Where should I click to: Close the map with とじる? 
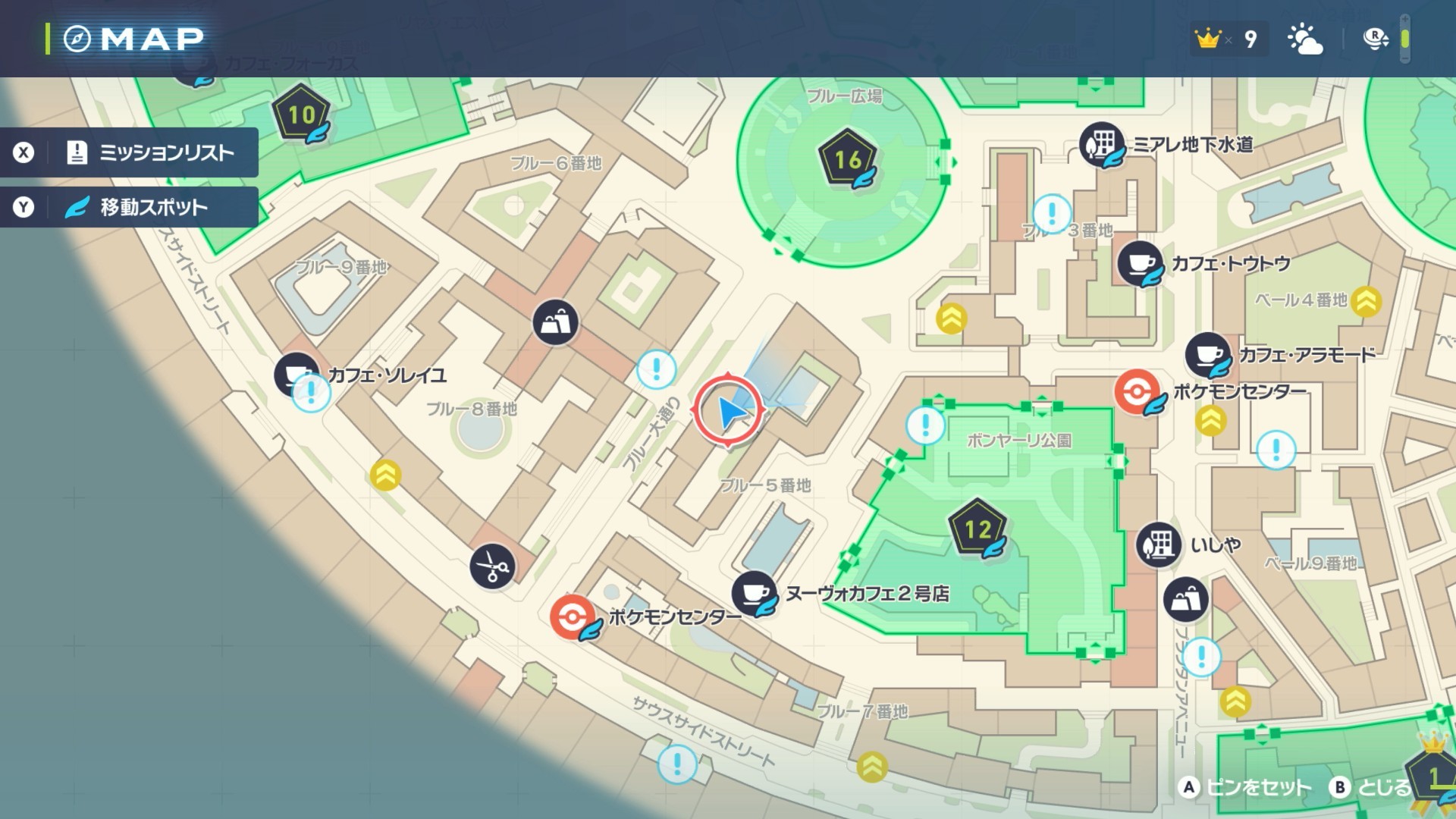tap(1371, 787)
